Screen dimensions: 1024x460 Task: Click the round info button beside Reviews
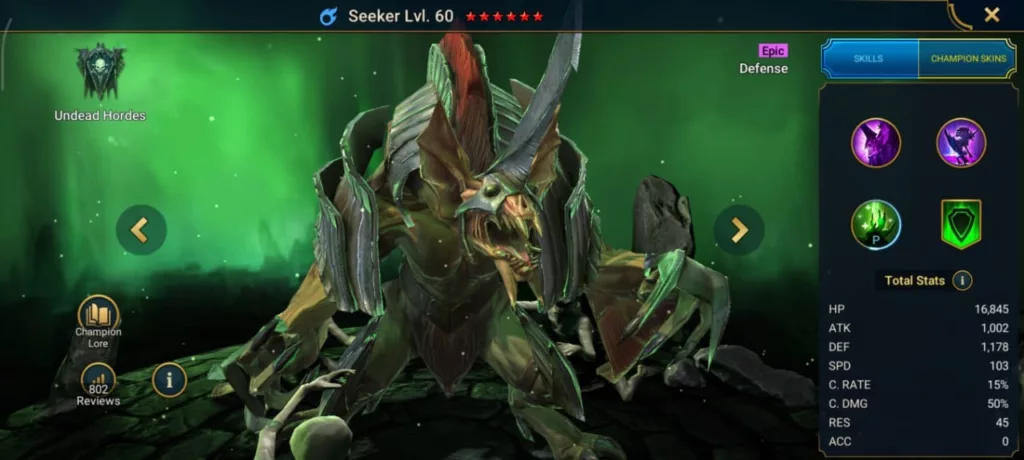(169, 380)
